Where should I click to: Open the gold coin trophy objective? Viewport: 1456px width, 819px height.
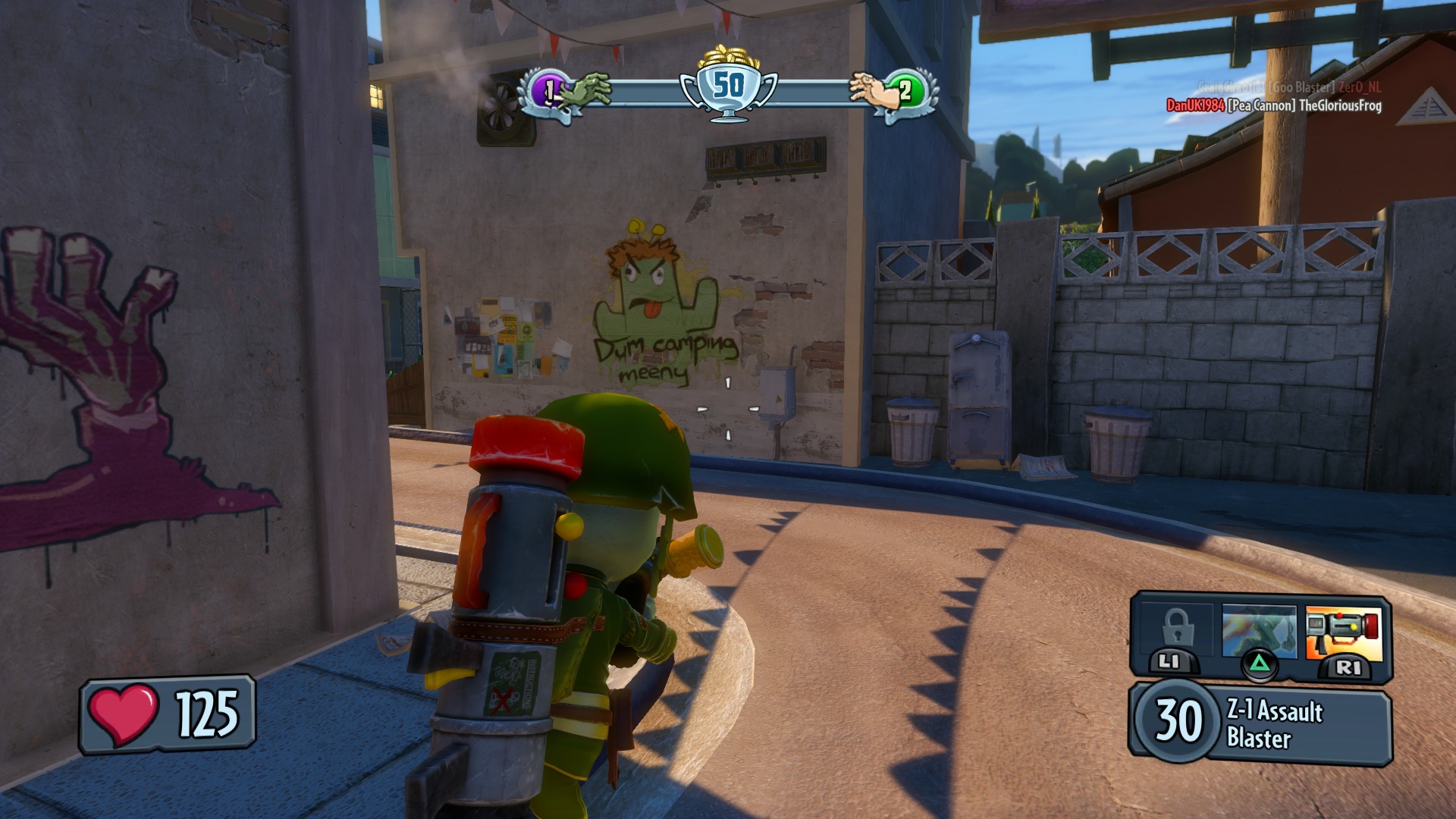(x=728, y=83)
